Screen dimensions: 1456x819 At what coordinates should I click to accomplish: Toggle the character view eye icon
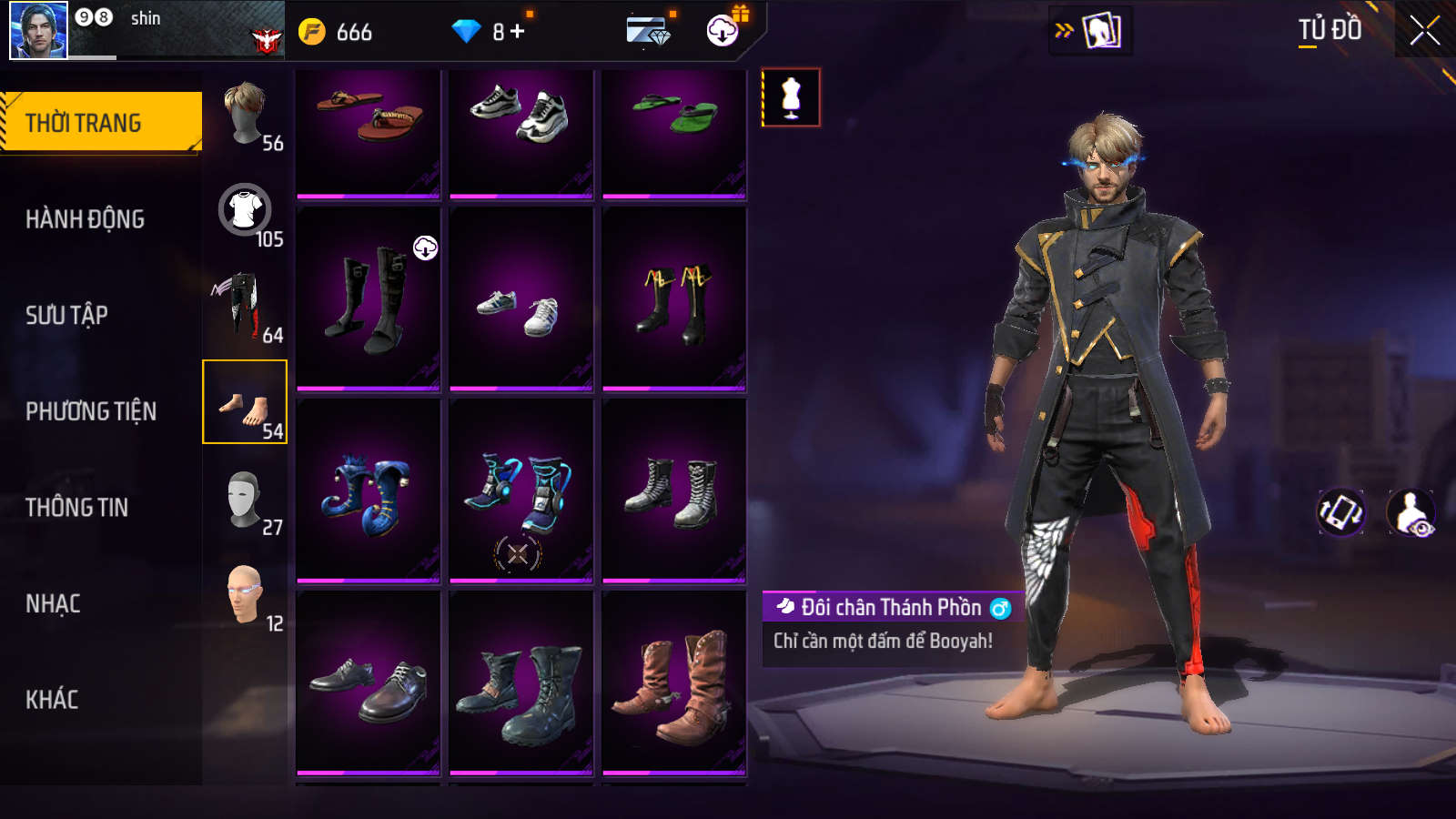(1411, 512)
